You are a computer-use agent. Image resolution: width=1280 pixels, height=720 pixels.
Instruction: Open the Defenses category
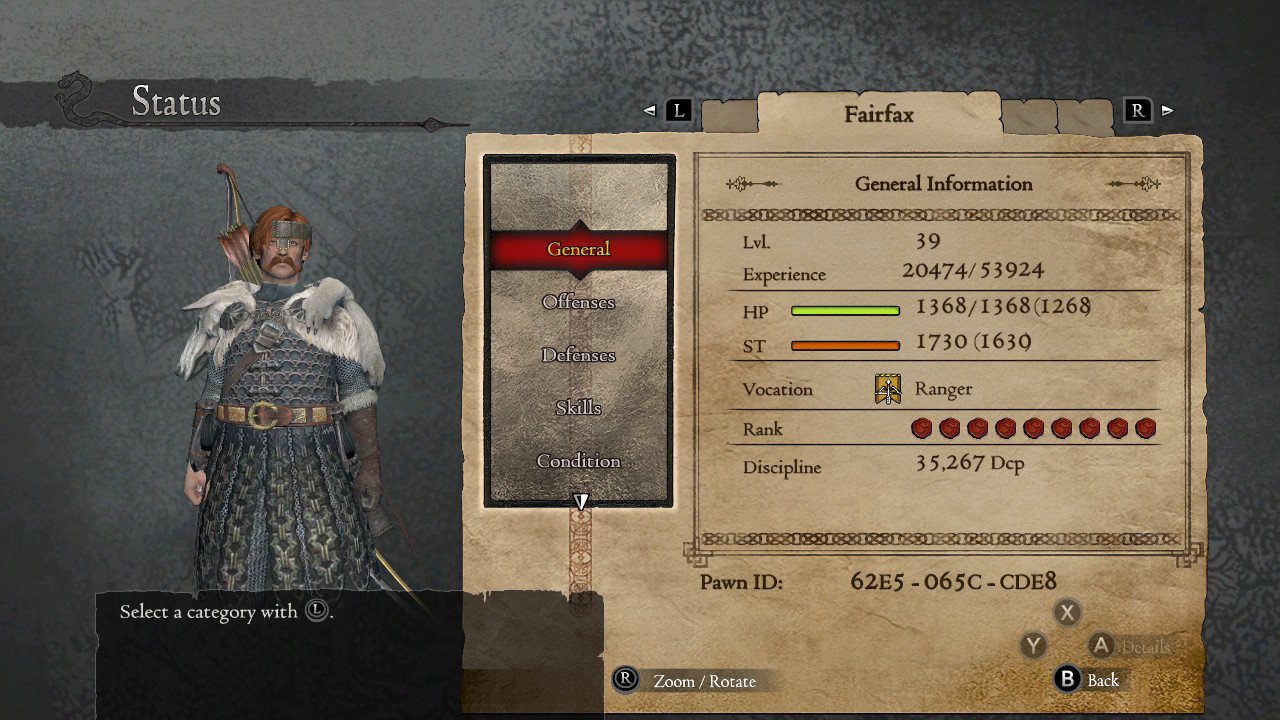578,355
